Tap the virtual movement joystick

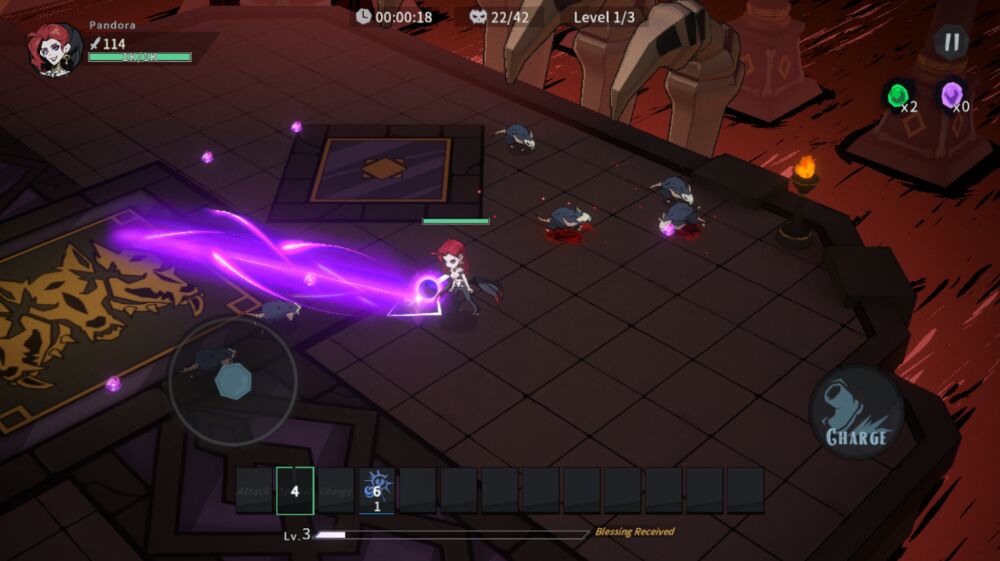(x=232, y=381)
